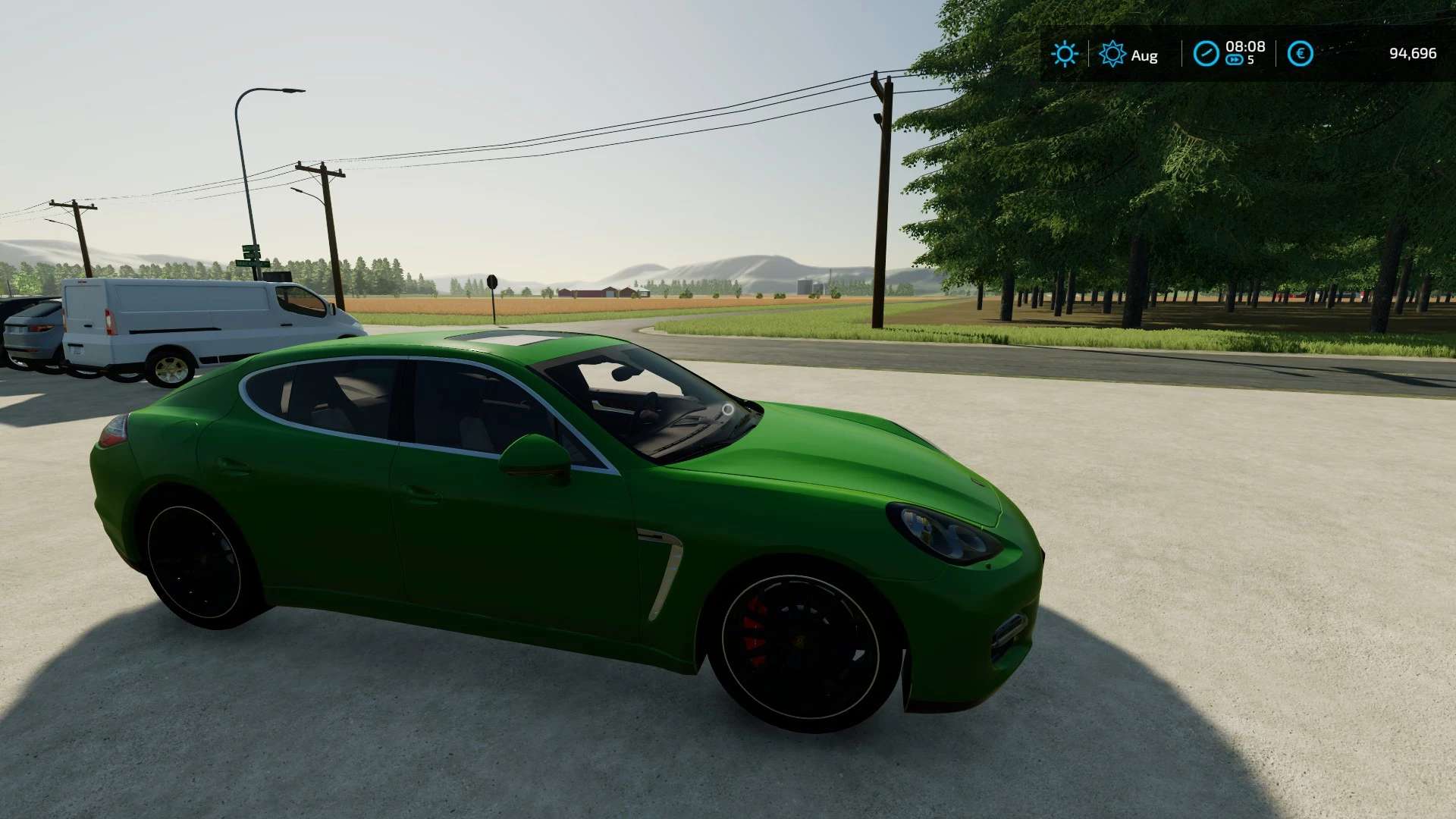The width and height of the screenshot is (1456, 819).
Task: Open the euro money balance icon
Action: coord(1300,54)
